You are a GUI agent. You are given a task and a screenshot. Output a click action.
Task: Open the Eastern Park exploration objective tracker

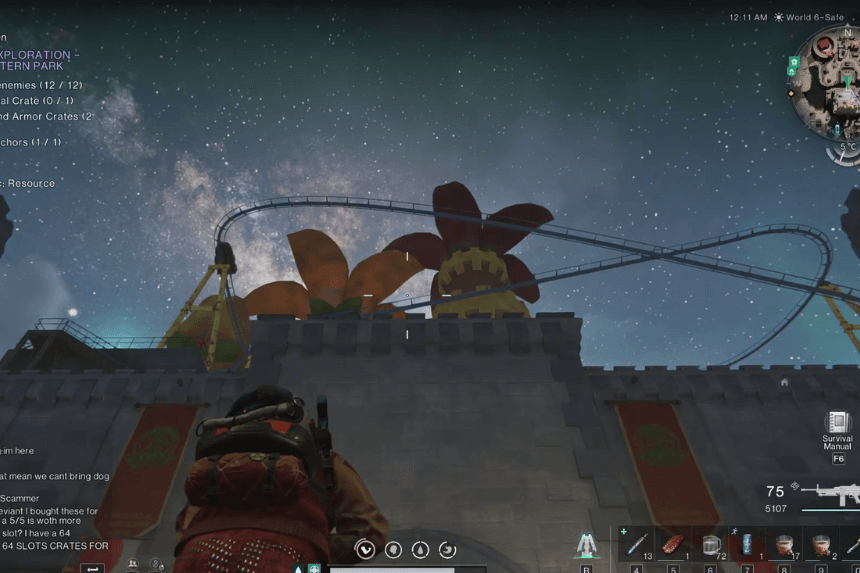36,60
